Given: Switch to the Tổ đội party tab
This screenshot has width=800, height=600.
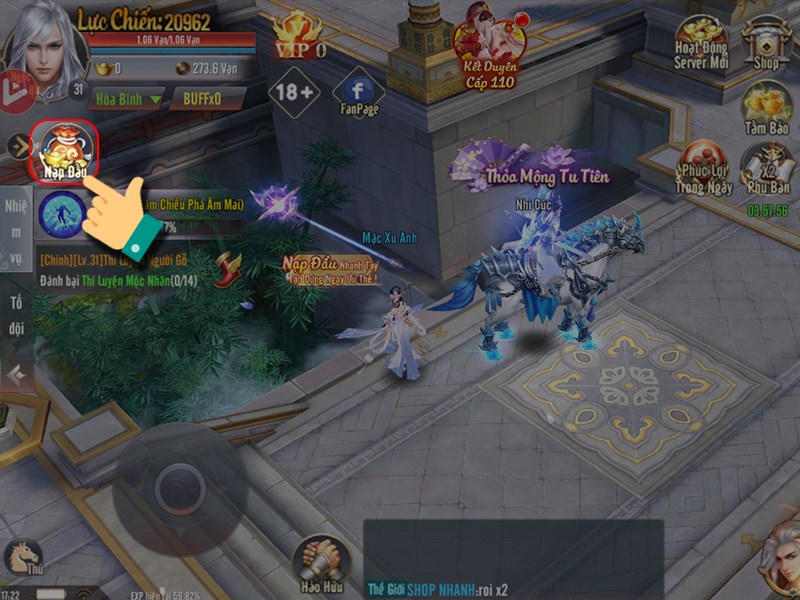Looking at the screenshot, I should pyautogui.click(x=16, y=315).
